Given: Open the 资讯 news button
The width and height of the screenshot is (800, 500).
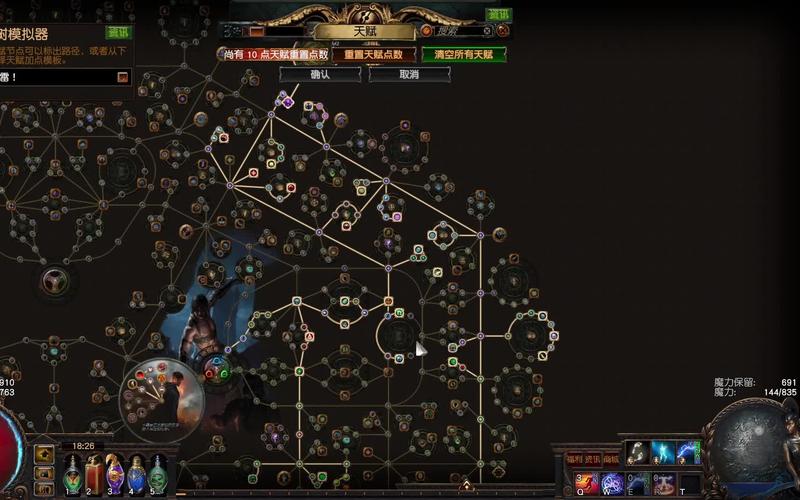Looking at the screenshot, I should pos(593,459).
